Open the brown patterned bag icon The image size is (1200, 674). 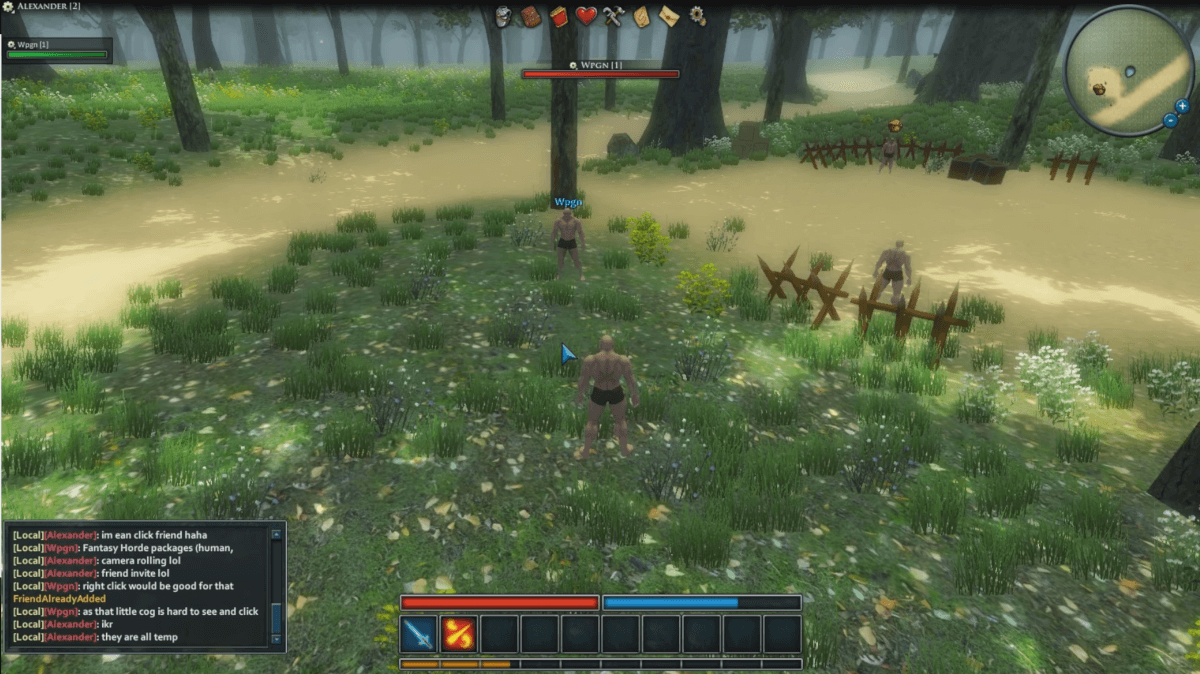pyautogui.click(x=531, y=16)
